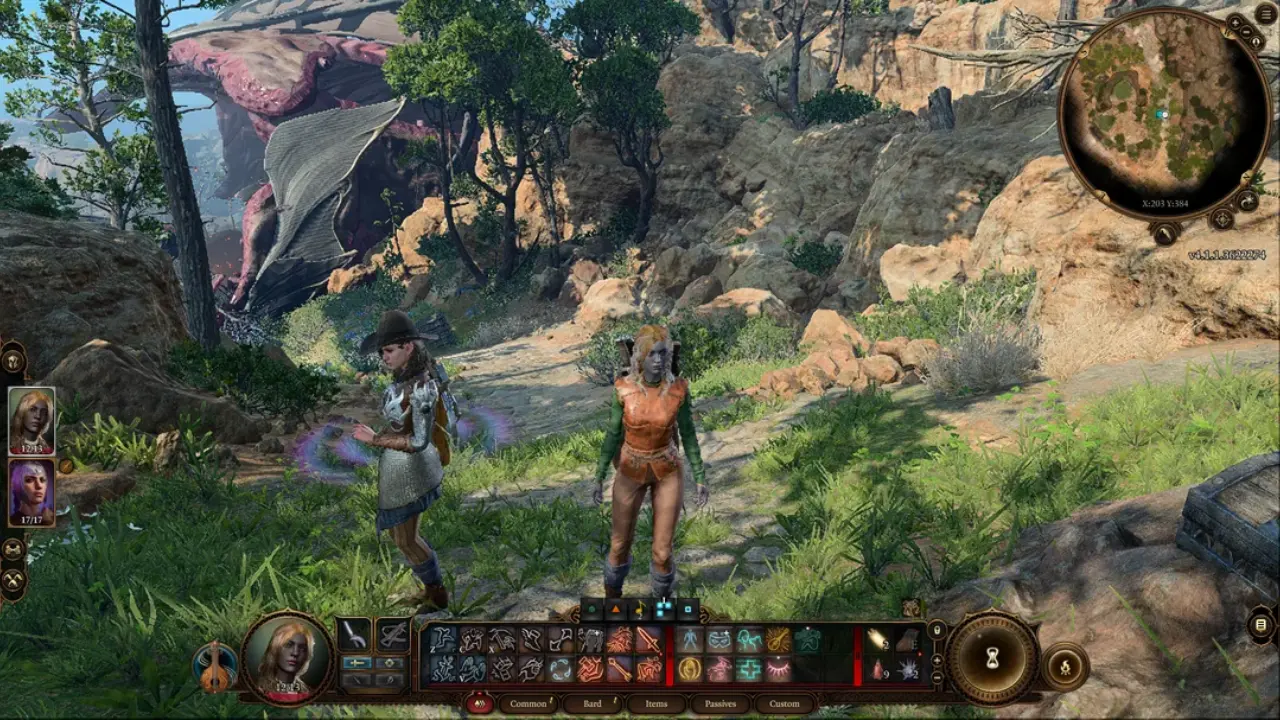The height and width of the screenshot is (720, 1280).
Task: Activate the flame button beside the hourglass
Action: click(x=1065, y=665)
